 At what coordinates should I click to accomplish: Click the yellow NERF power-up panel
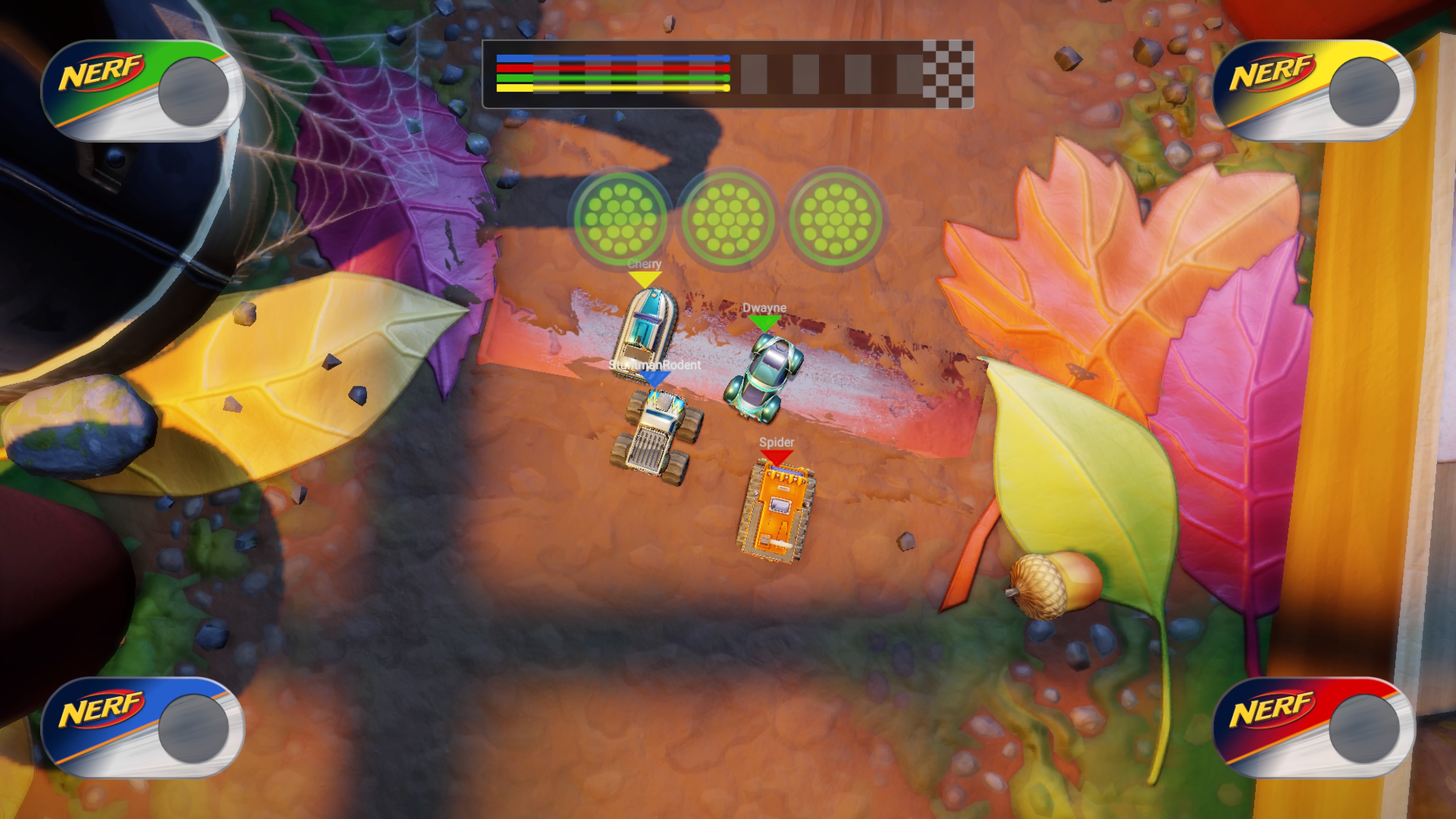1313,91
